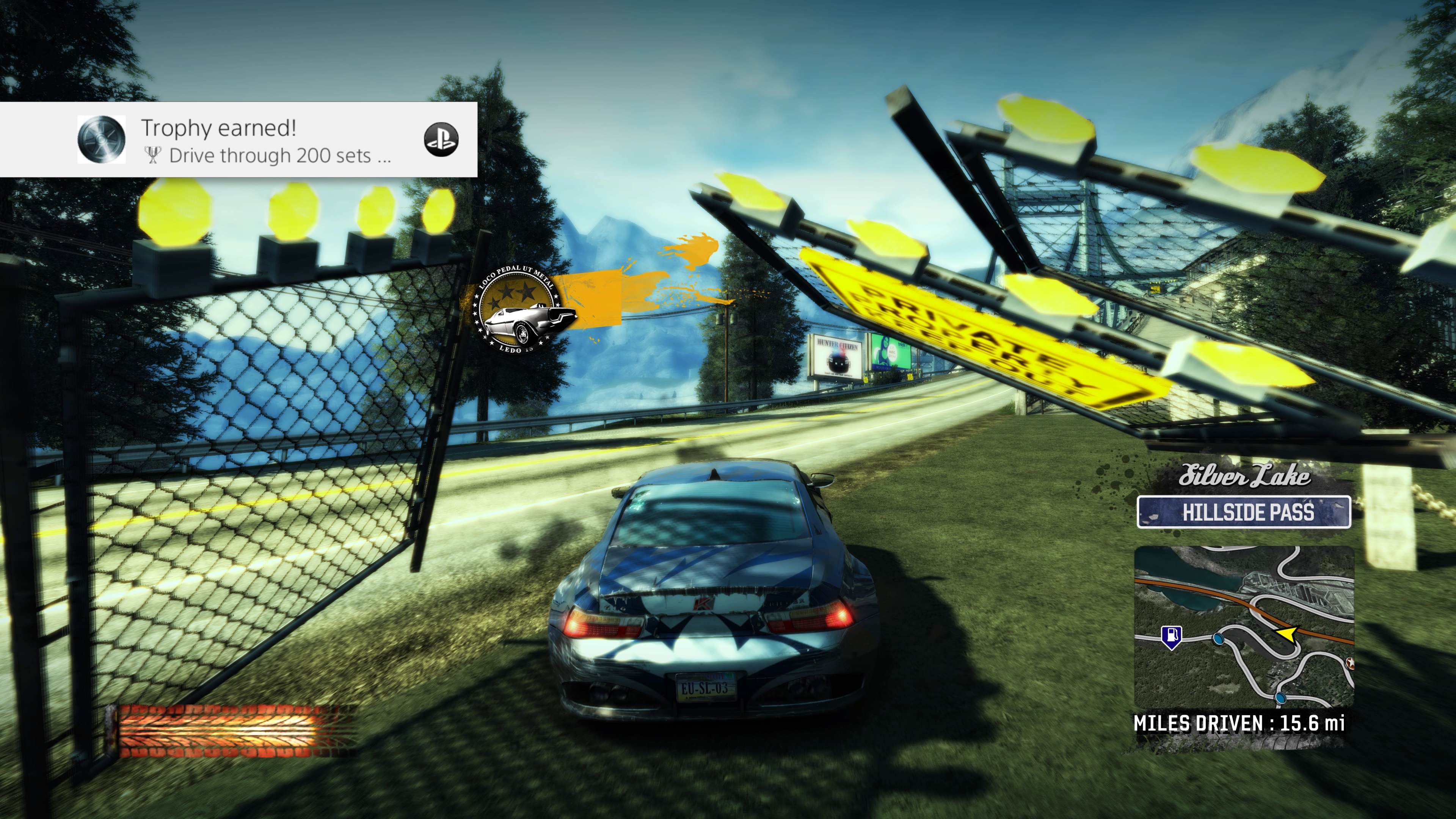
Task: Select the gas station marker on the minimap
Action: pos(1171,636)
